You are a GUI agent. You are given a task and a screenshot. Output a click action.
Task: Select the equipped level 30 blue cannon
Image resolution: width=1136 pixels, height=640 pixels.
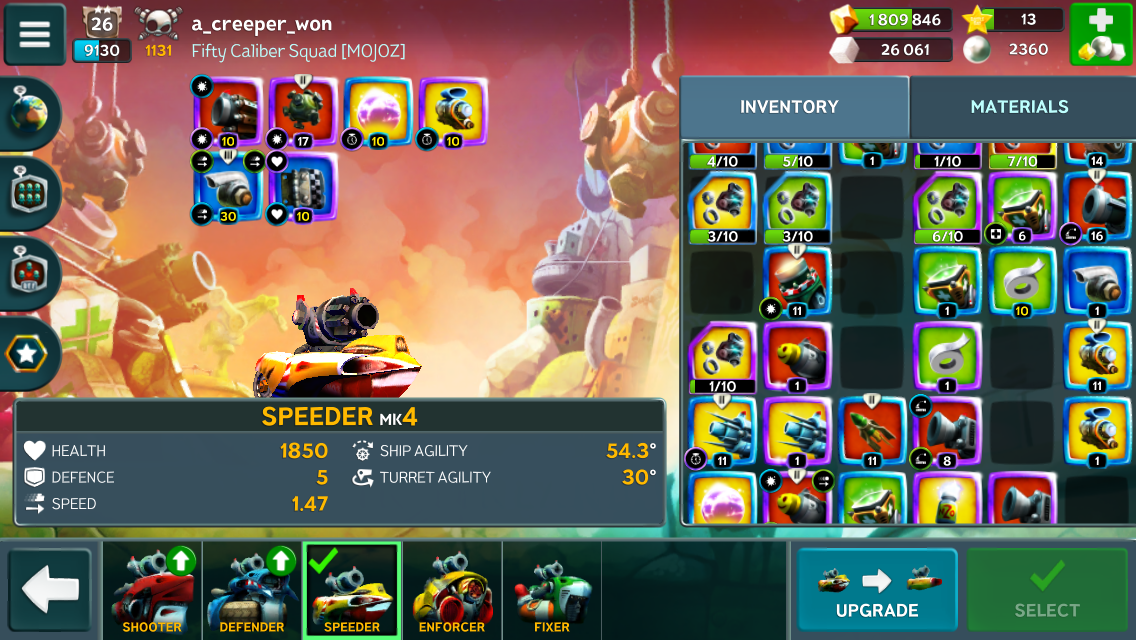[226, 189]
